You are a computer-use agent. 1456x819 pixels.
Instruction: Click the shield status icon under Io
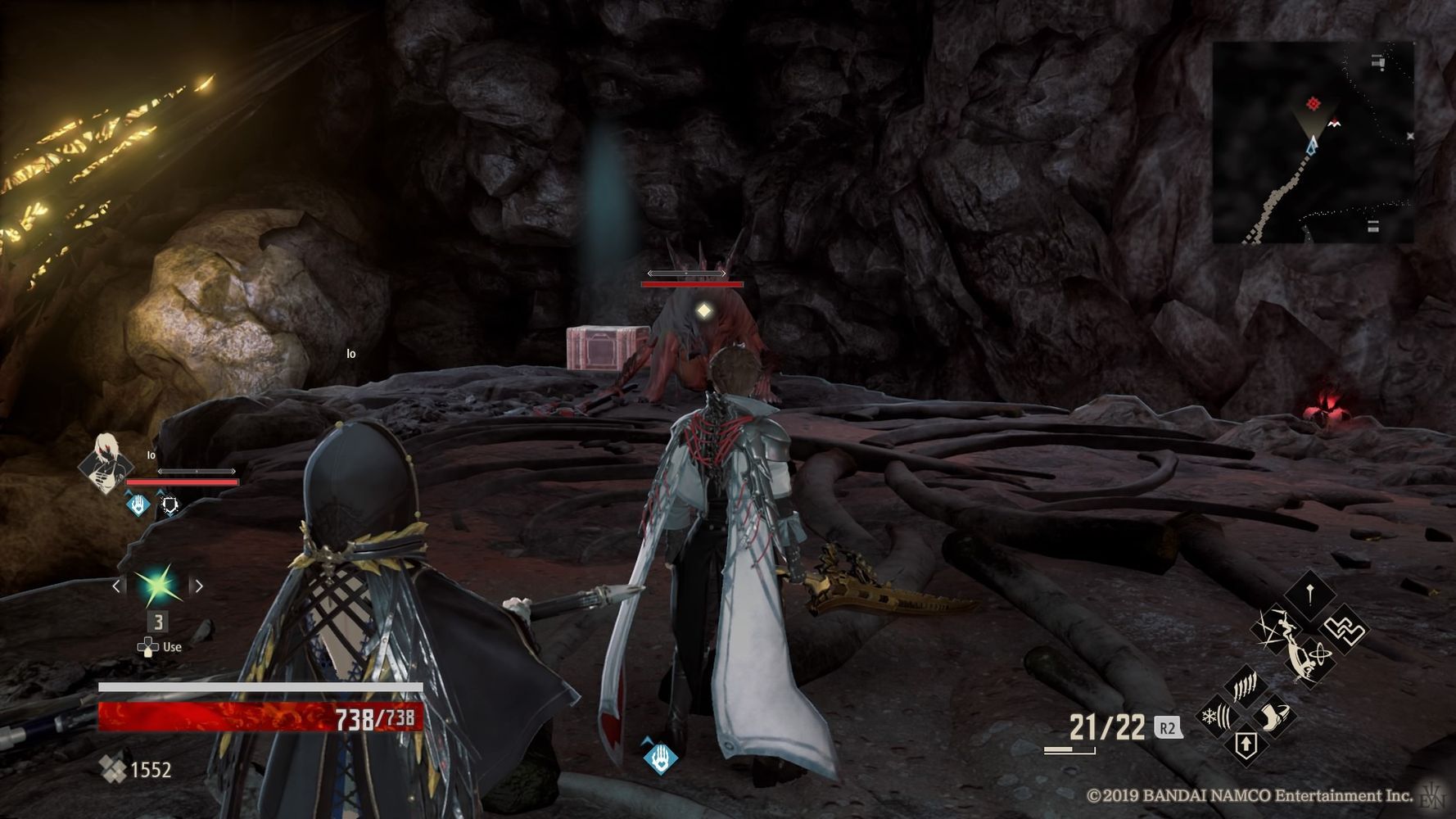coord(170,505)
